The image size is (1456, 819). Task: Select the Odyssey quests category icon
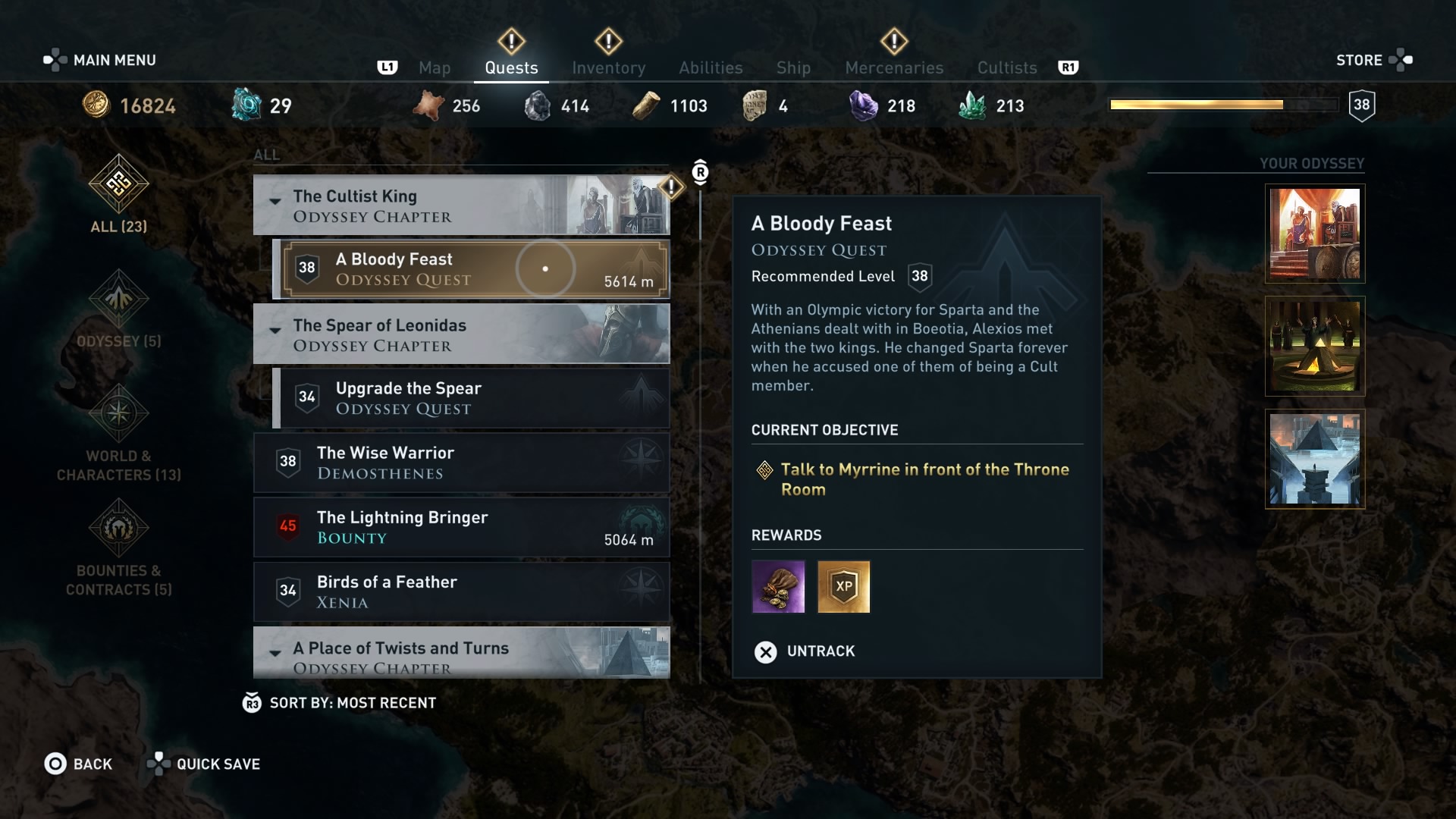(119, 298)
